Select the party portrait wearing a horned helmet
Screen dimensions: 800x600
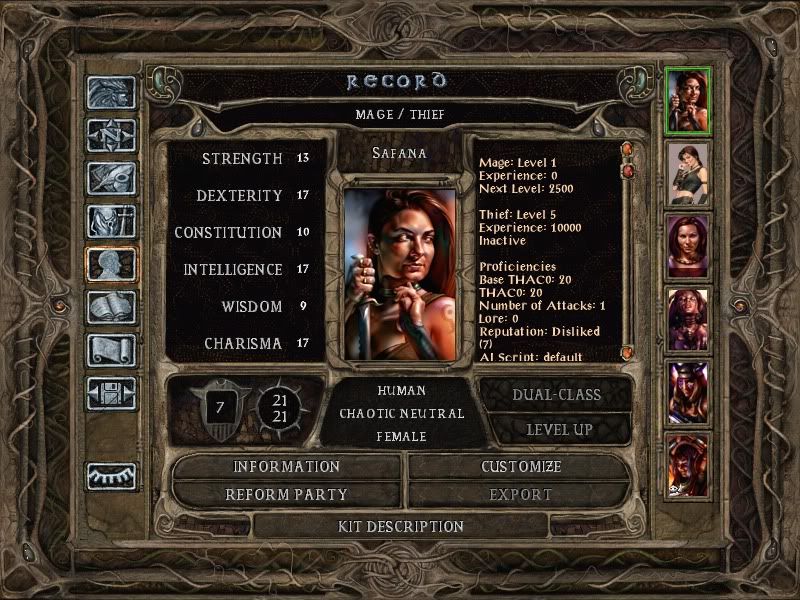[x=688, y=392]
